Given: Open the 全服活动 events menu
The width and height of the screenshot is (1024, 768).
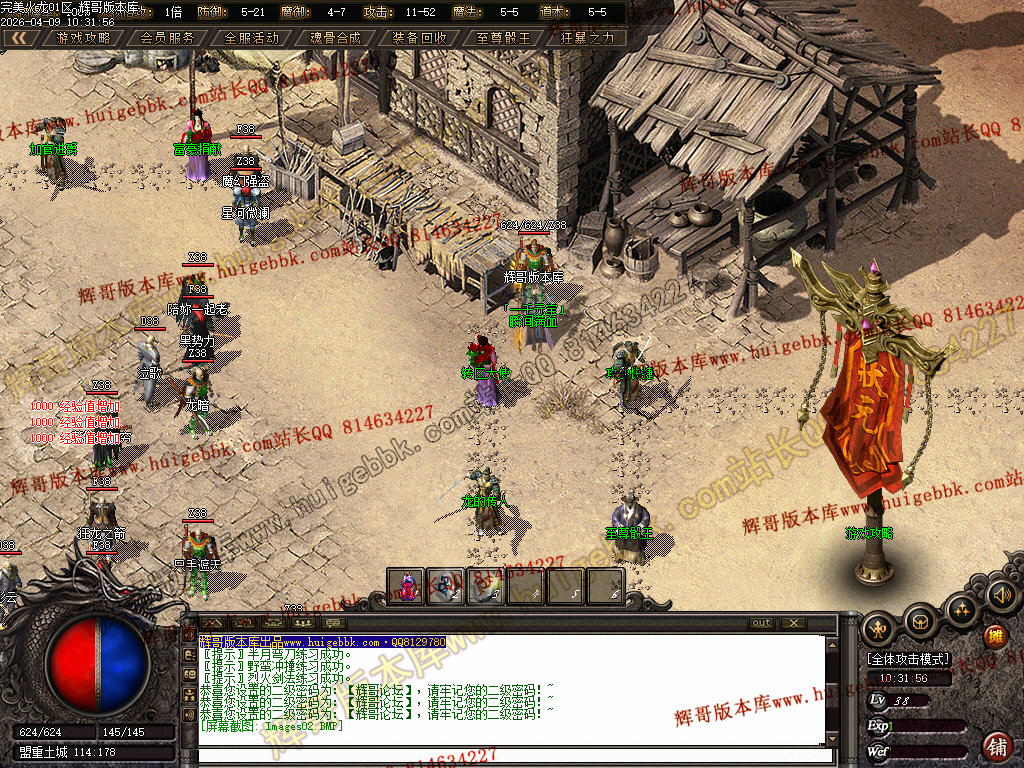Looking at the screenshot, I should click(251, 38).
